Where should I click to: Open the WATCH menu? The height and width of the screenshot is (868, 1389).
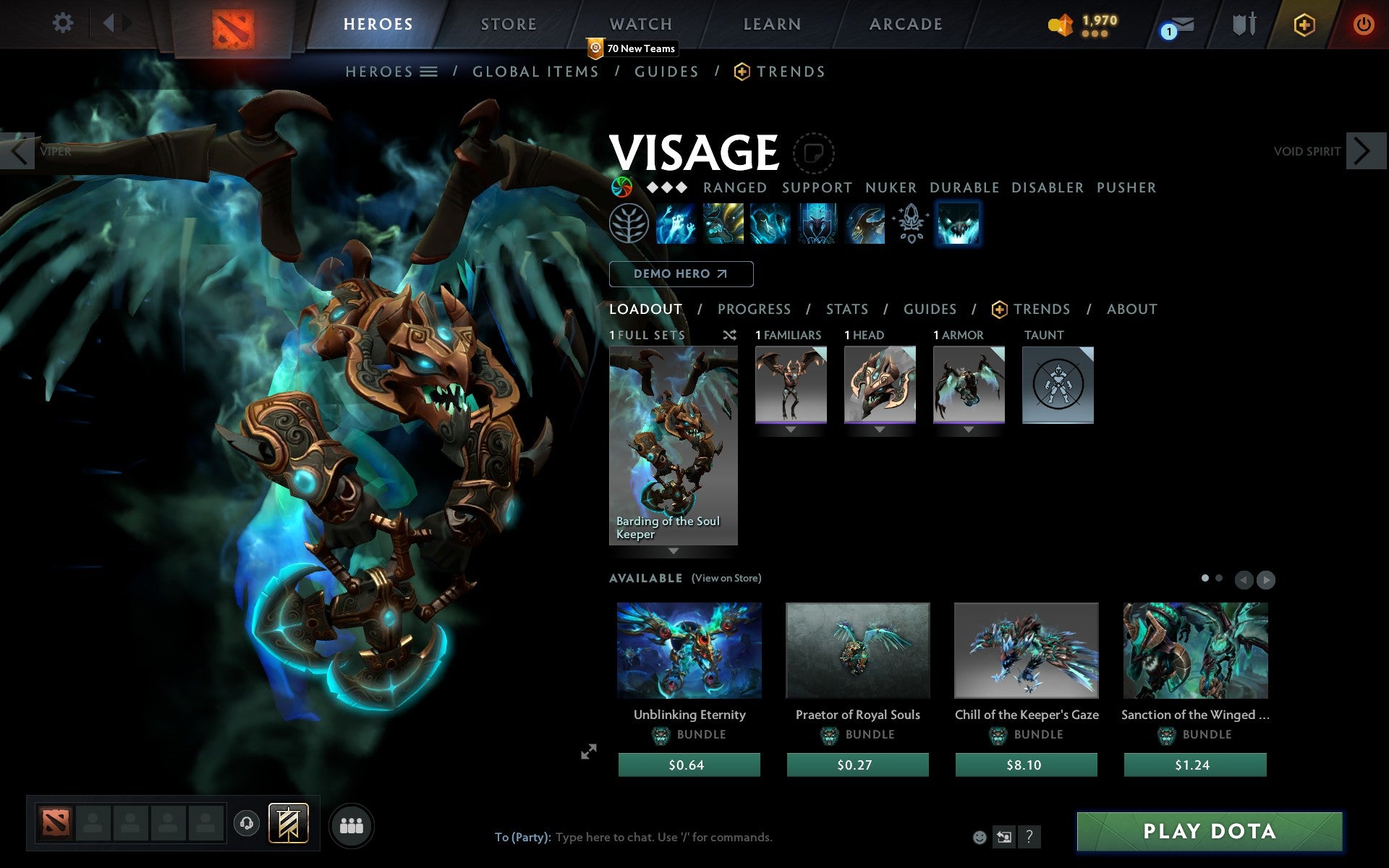point(640,24)
